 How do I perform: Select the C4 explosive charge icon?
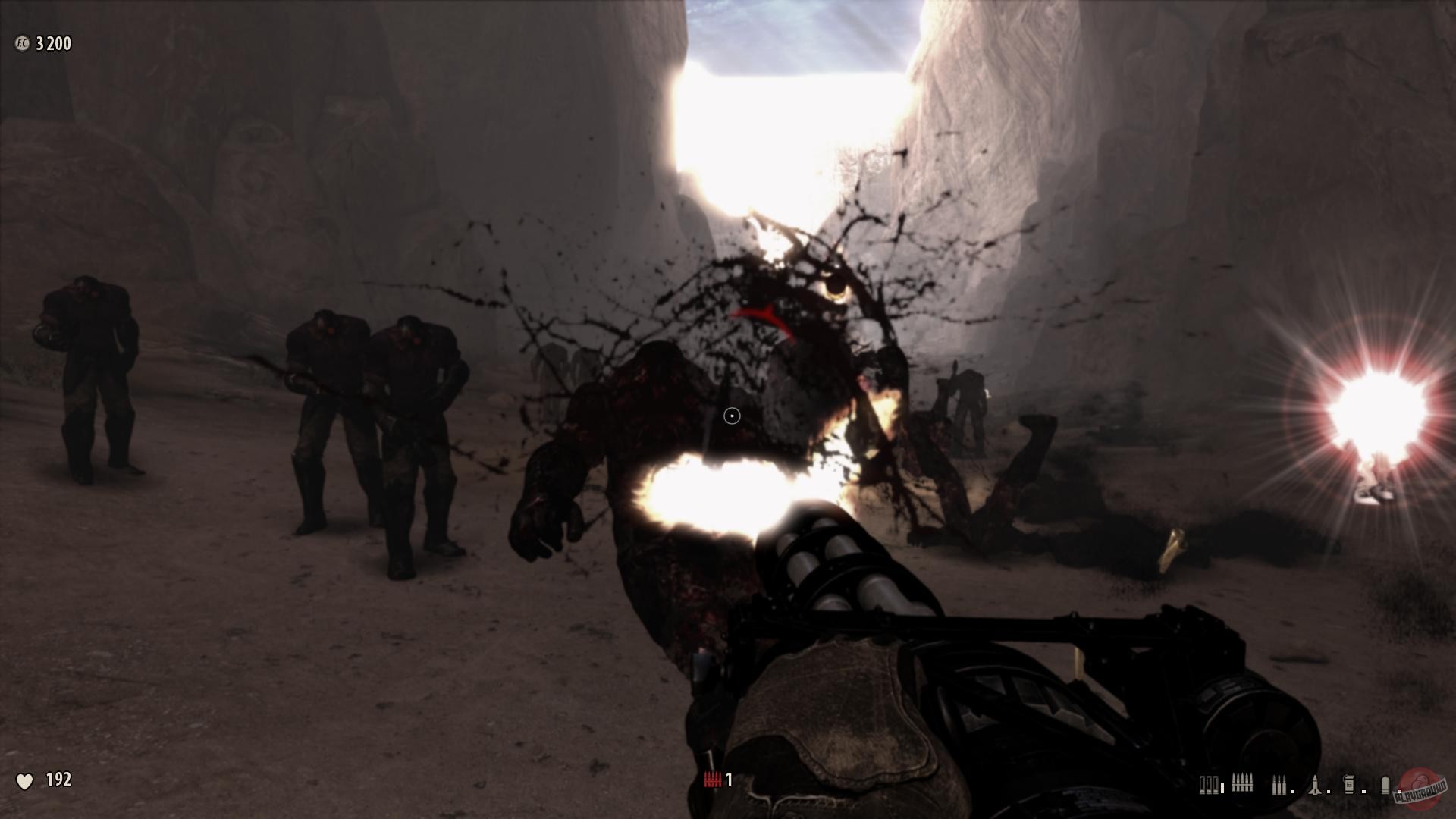[x=1350, y=785]
